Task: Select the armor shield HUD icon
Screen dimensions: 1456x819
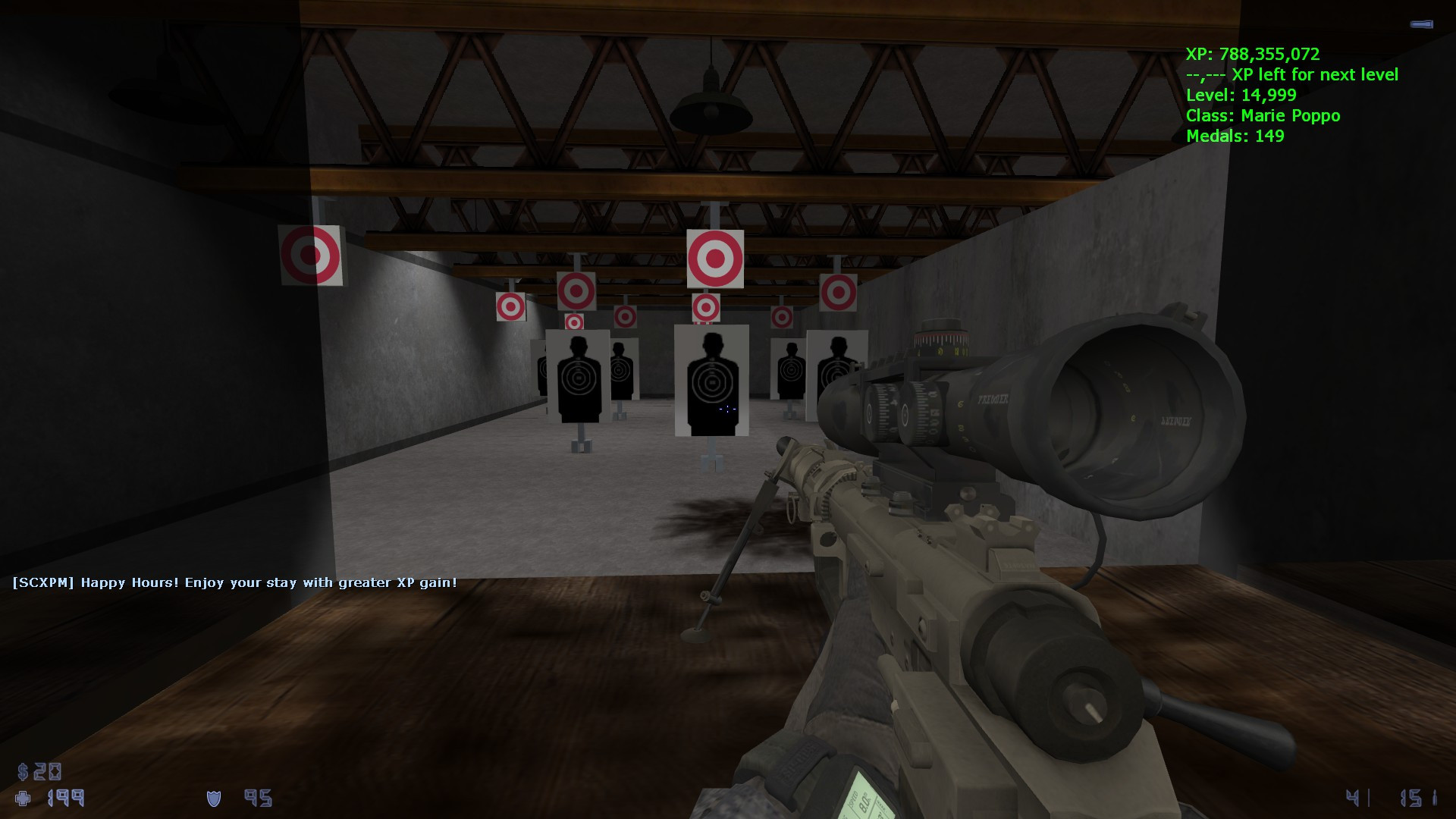Action: (x=213, y=799)
